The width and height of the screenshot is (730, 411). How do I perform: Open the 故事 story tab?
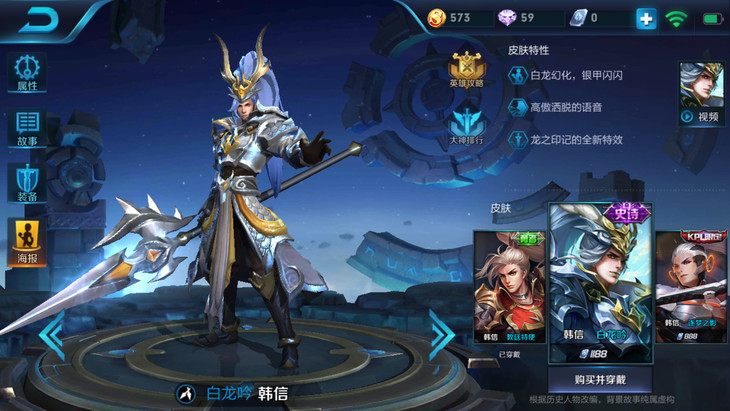pos(27,129)
